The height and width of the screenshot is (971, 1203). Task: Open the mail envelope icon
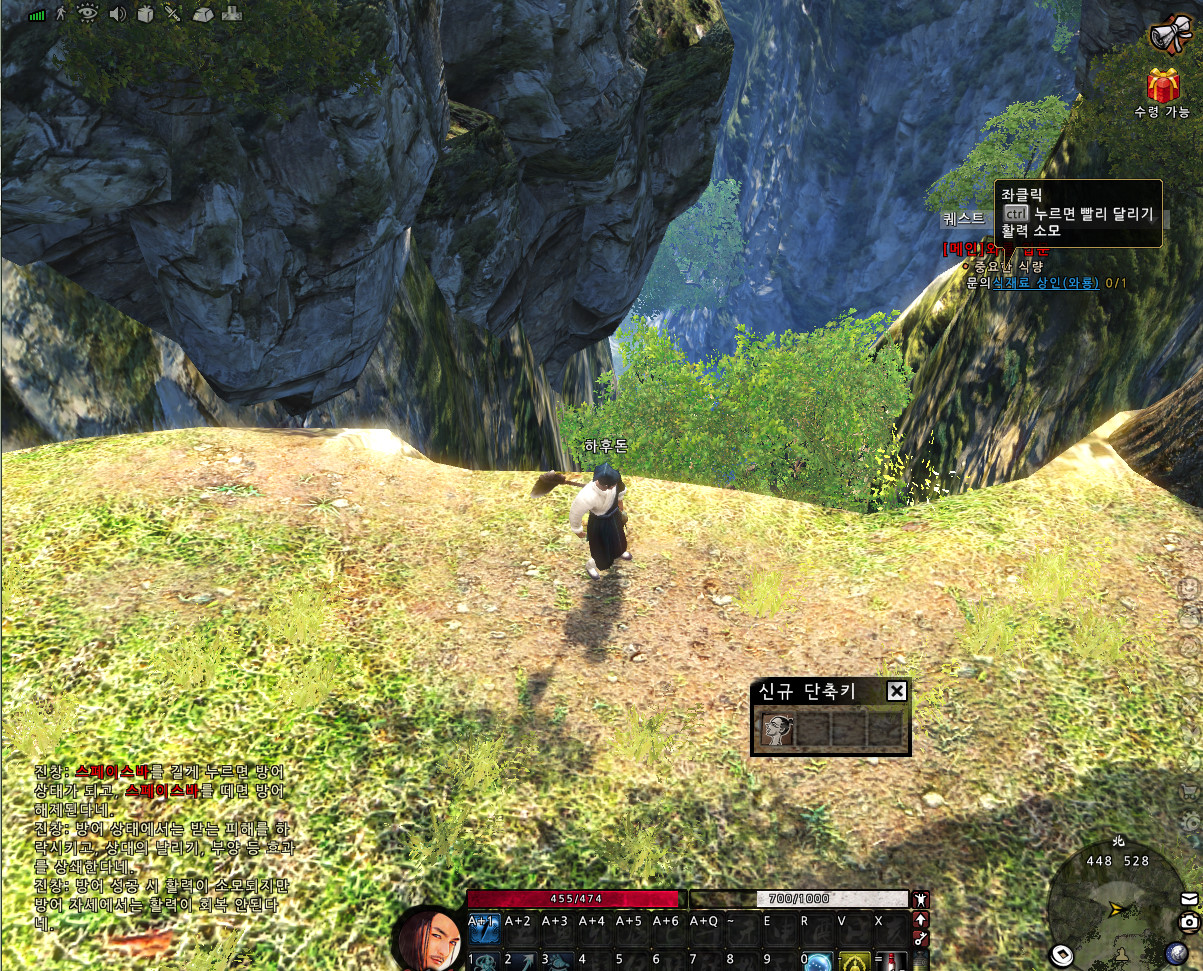point(1188,898)
